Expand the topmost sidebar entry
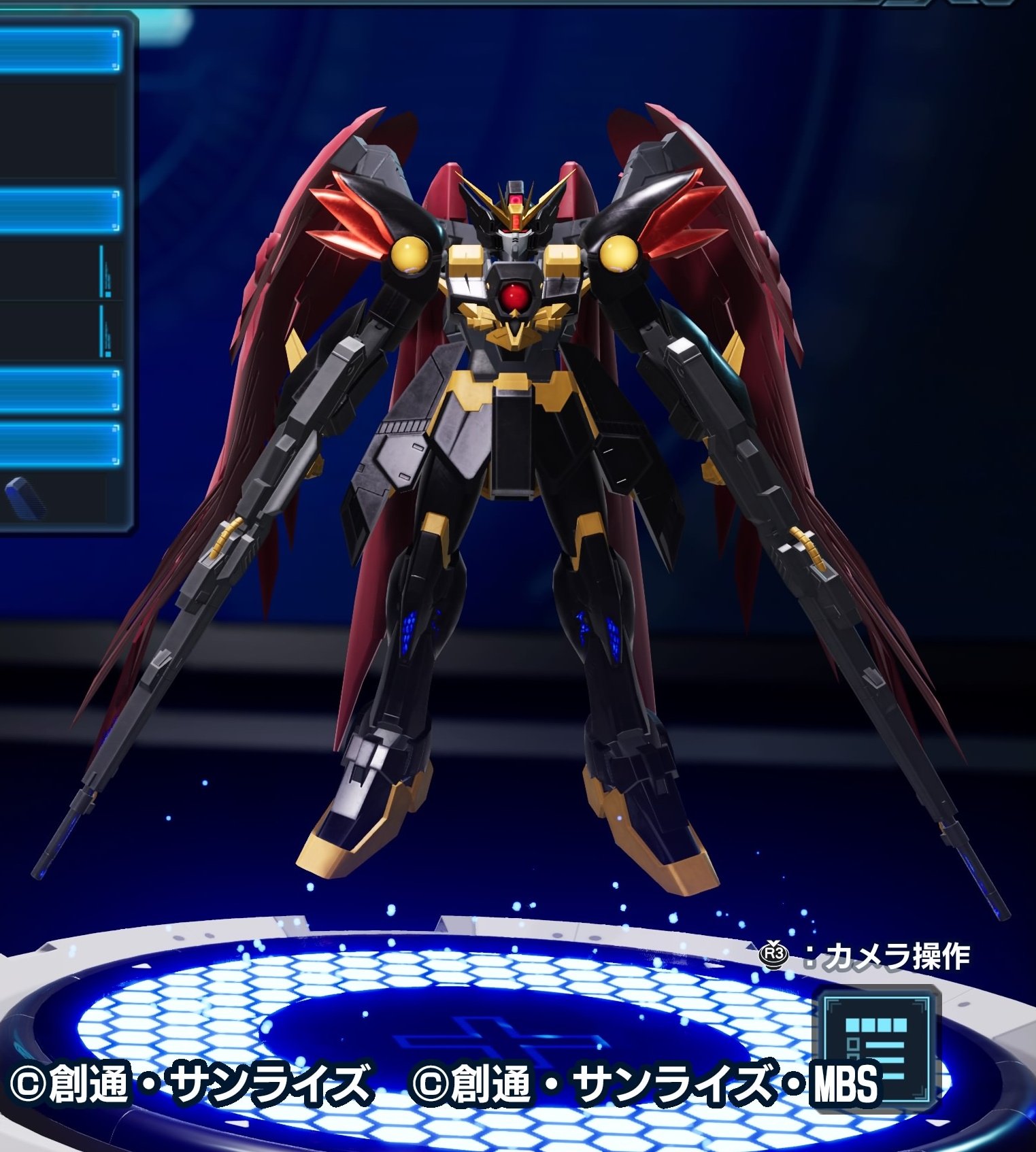The width and height of the screenshot is (1036, 1152). (x=58, y=51)
